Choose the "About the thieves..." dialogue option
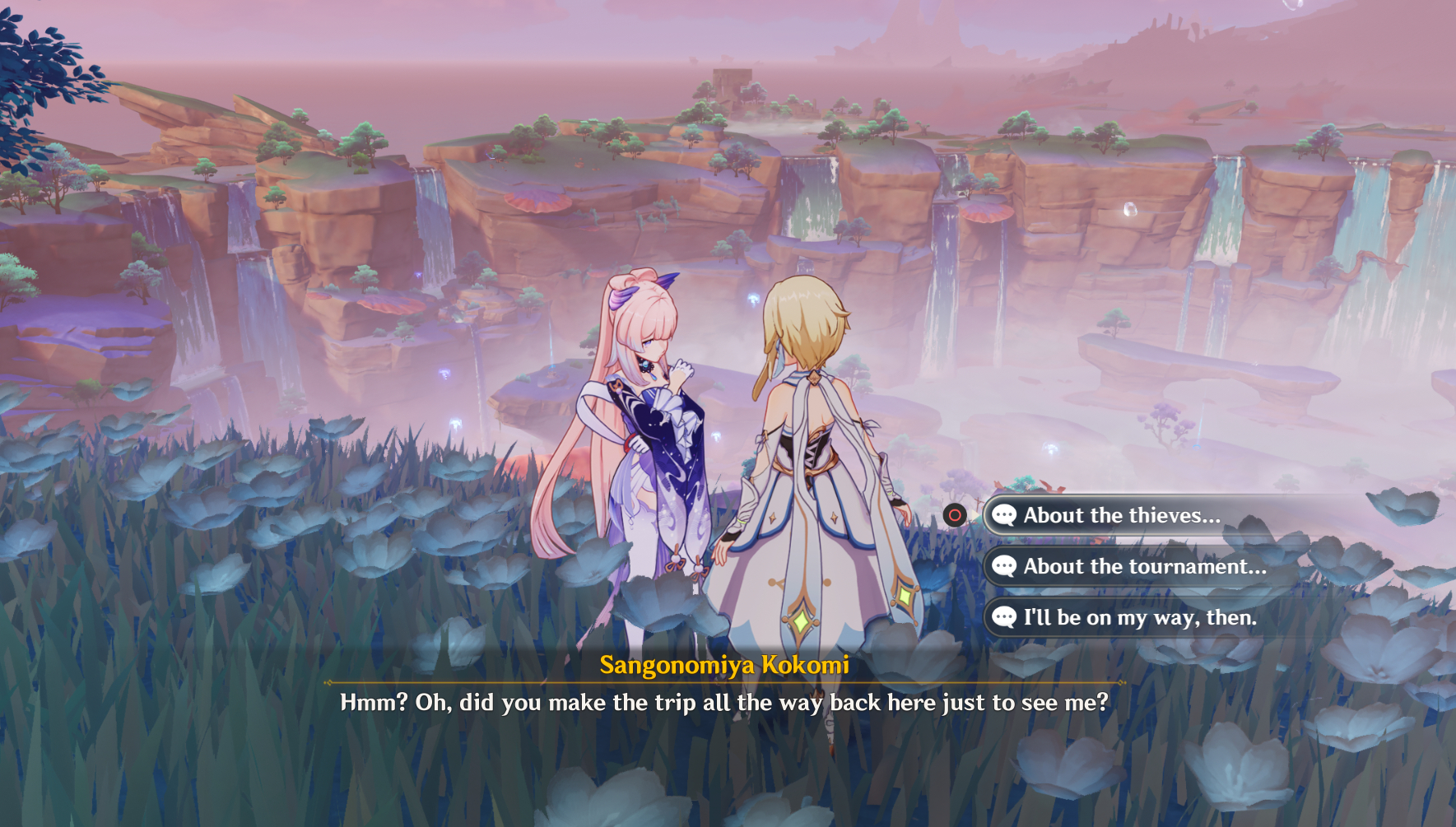The image size is (1456, 827). 1121,516
